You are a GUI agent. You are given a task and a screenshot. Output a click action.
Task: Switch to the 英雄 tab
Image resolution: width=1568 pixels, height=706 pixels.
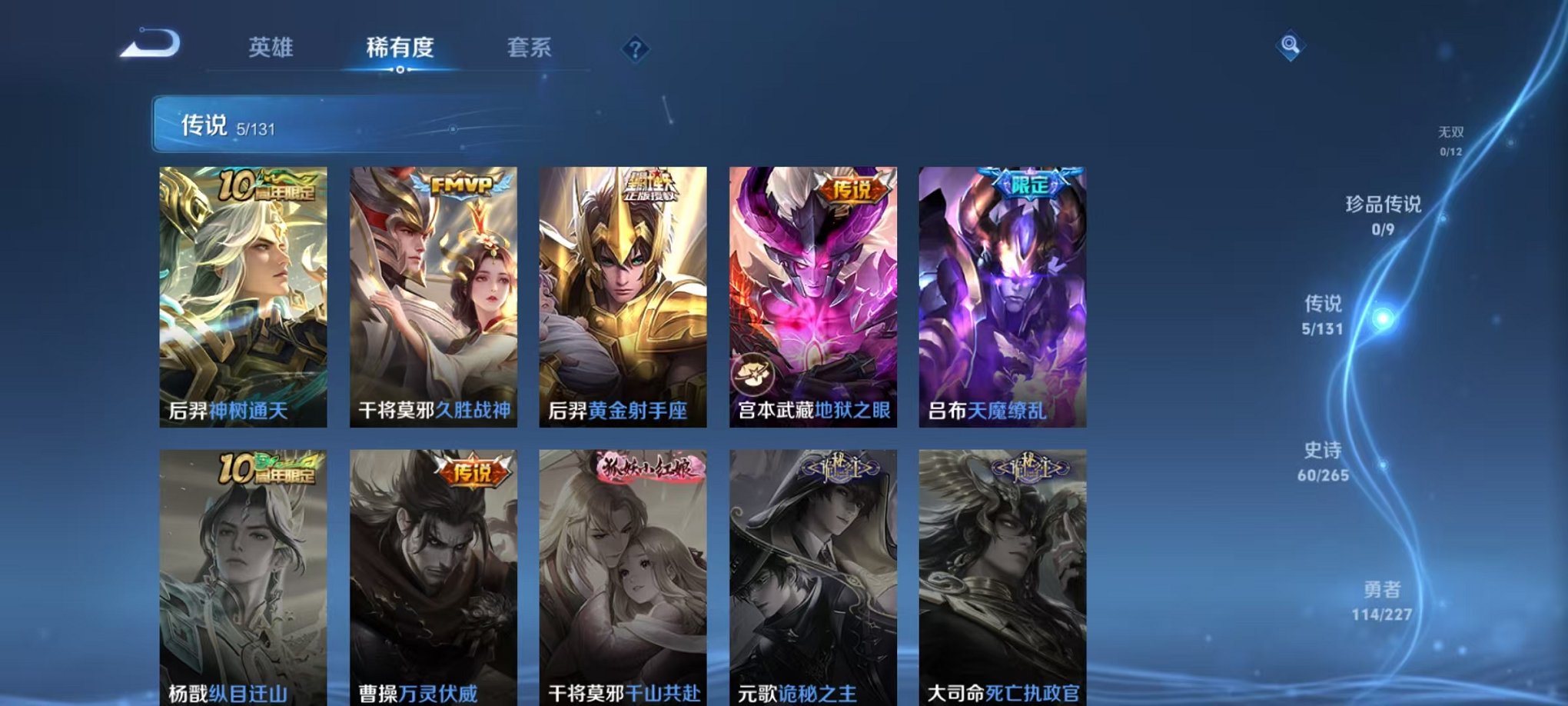click(273, 46)
